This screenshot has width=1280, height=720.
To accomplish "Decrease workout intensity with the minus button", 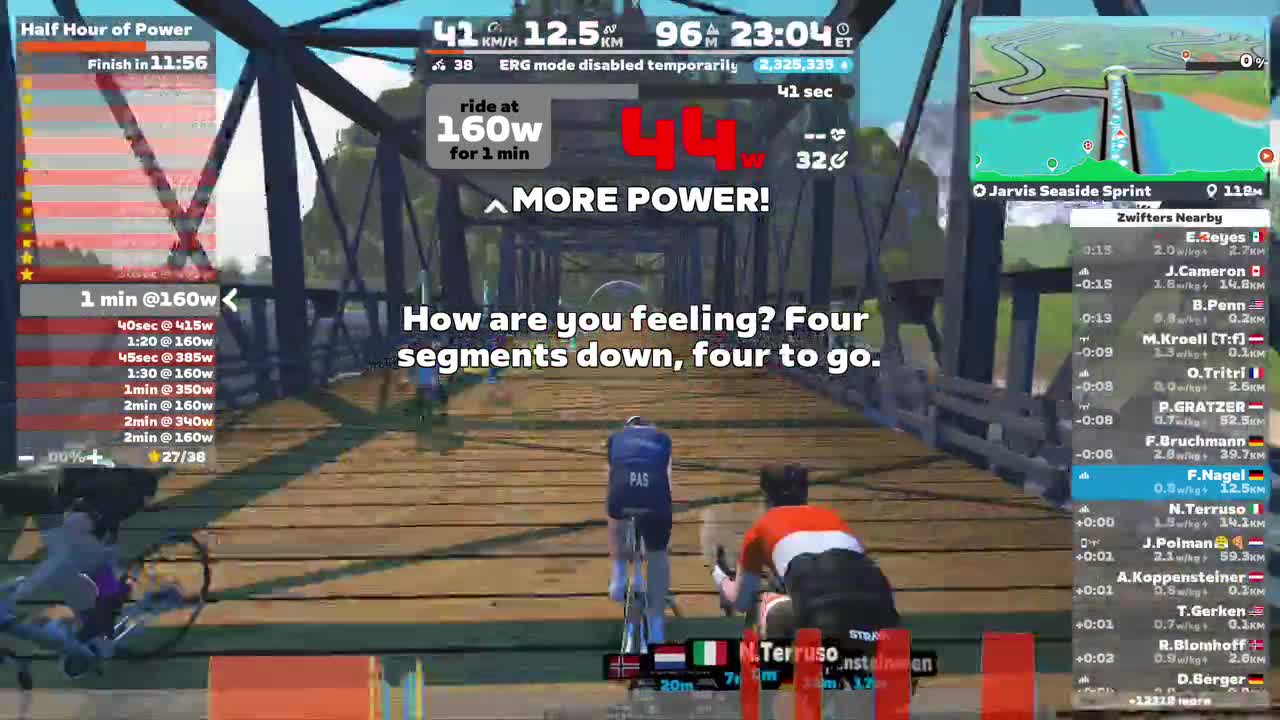I will tap(25, 457).
